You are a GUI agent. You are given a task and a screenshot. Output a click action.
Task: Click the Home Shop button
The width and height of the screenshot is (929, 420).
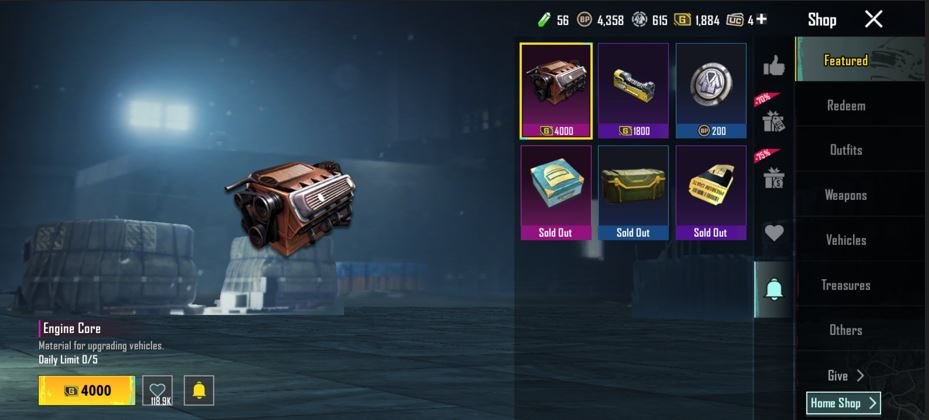tap(843, 403)
